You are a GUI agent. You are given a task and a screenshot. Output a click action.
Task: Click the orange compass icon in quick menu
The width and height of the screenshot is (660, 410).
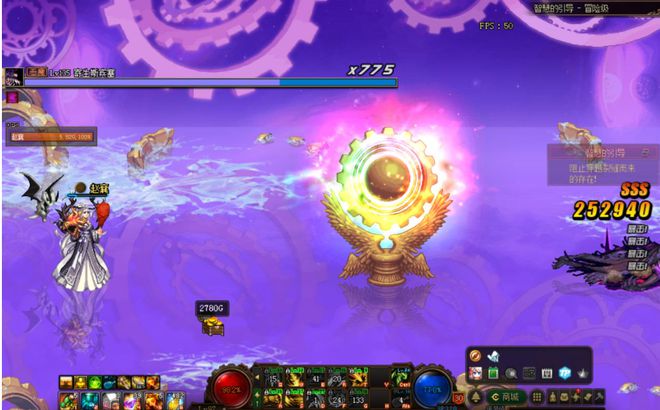(476, 356)
